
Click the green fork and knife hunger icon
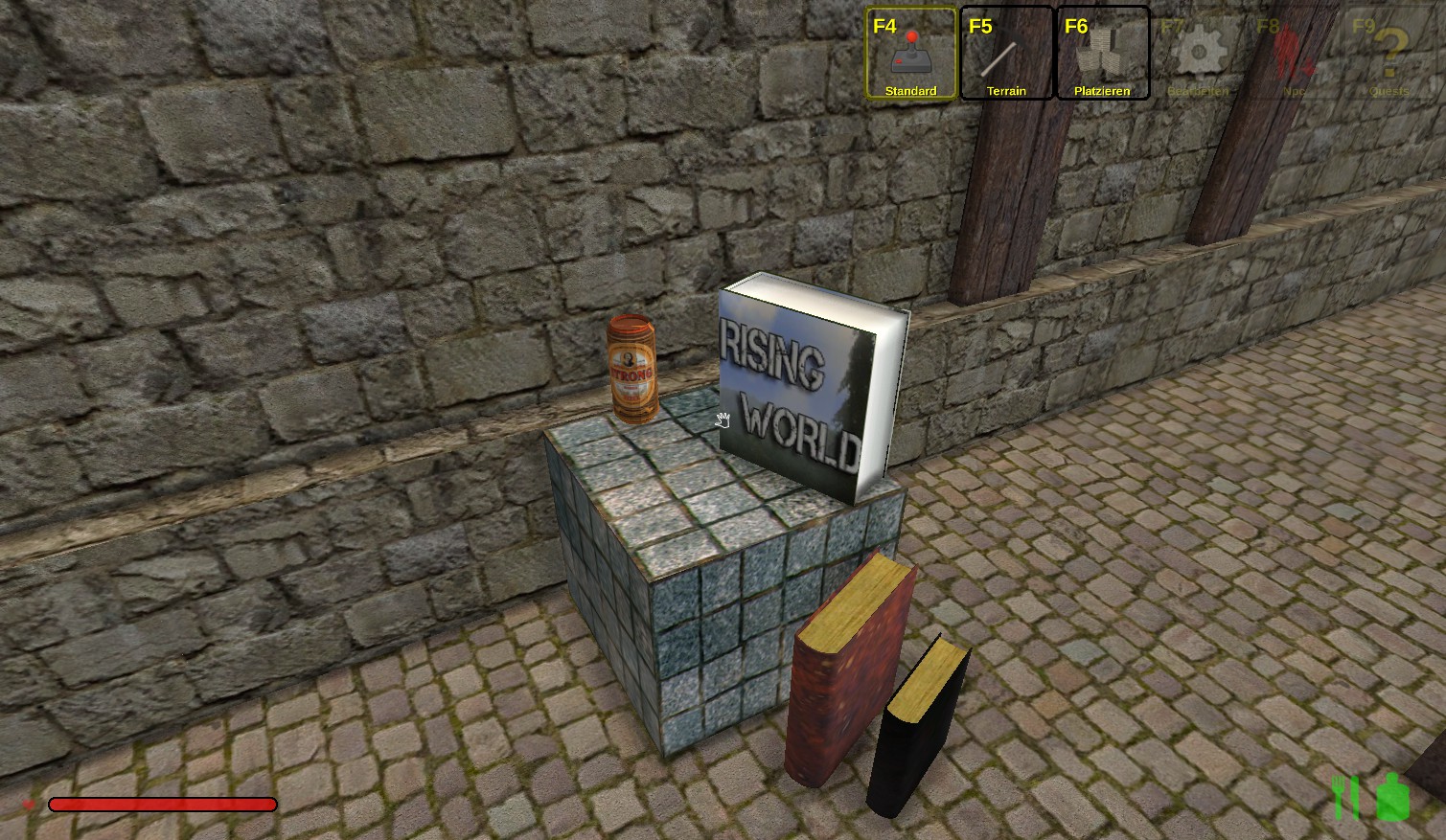click(x=1346, y=797)
